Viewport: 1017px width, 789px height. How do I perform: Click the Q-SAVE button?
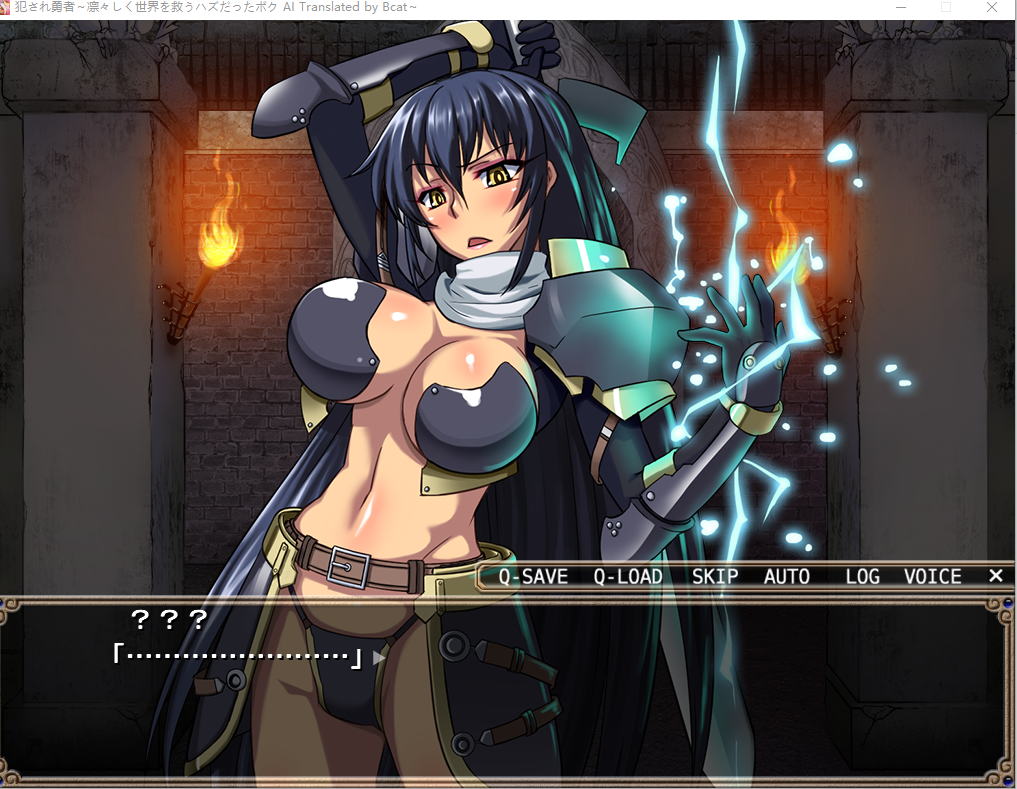[x=533, y=577]
